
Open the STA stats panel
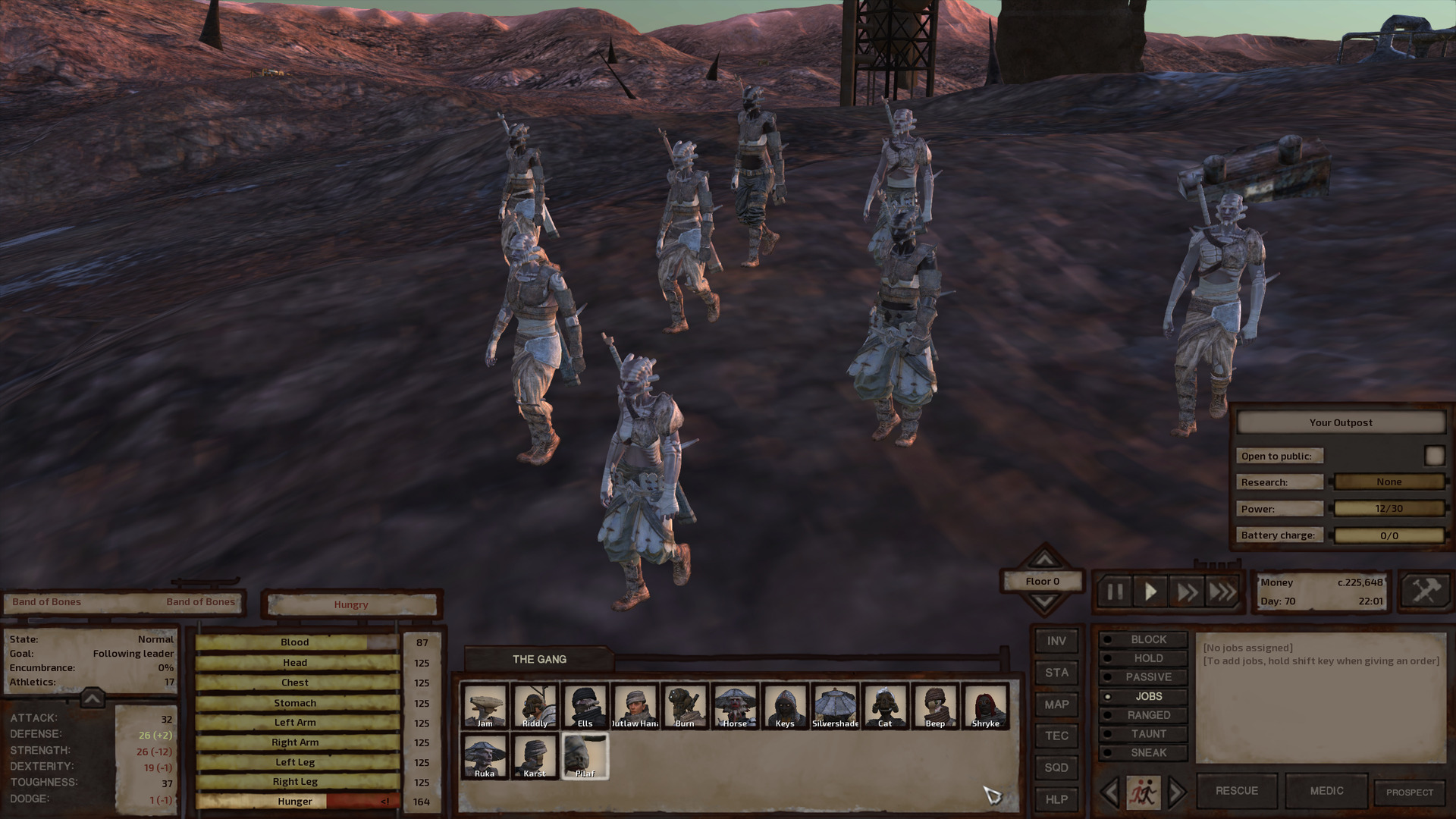click(1056, 673)
